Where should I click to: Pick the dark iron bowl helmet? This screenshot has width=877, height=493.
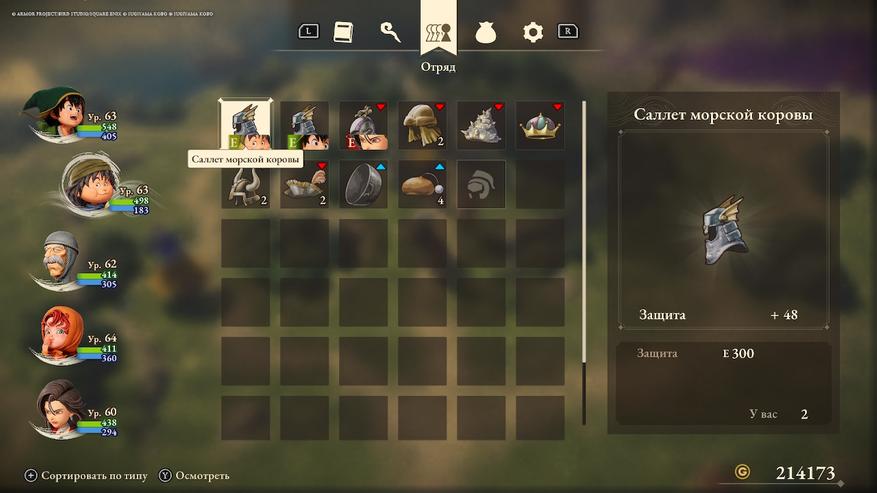coord(363,184)
